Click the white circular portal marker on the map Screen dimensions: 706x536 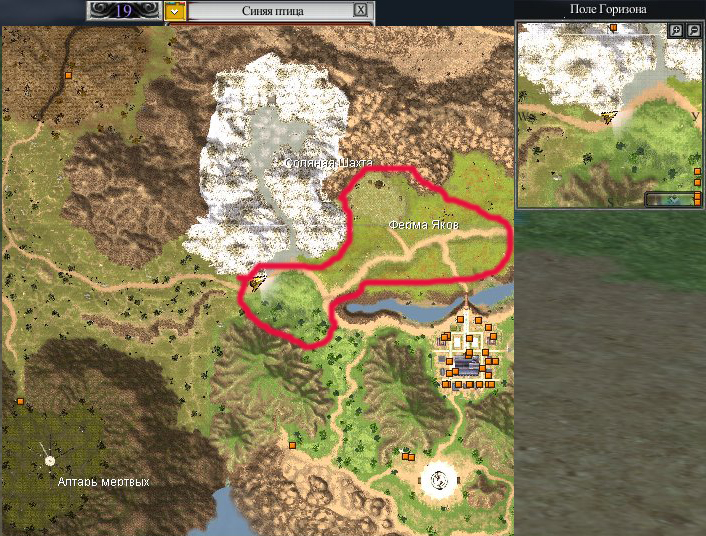(437, 482)
